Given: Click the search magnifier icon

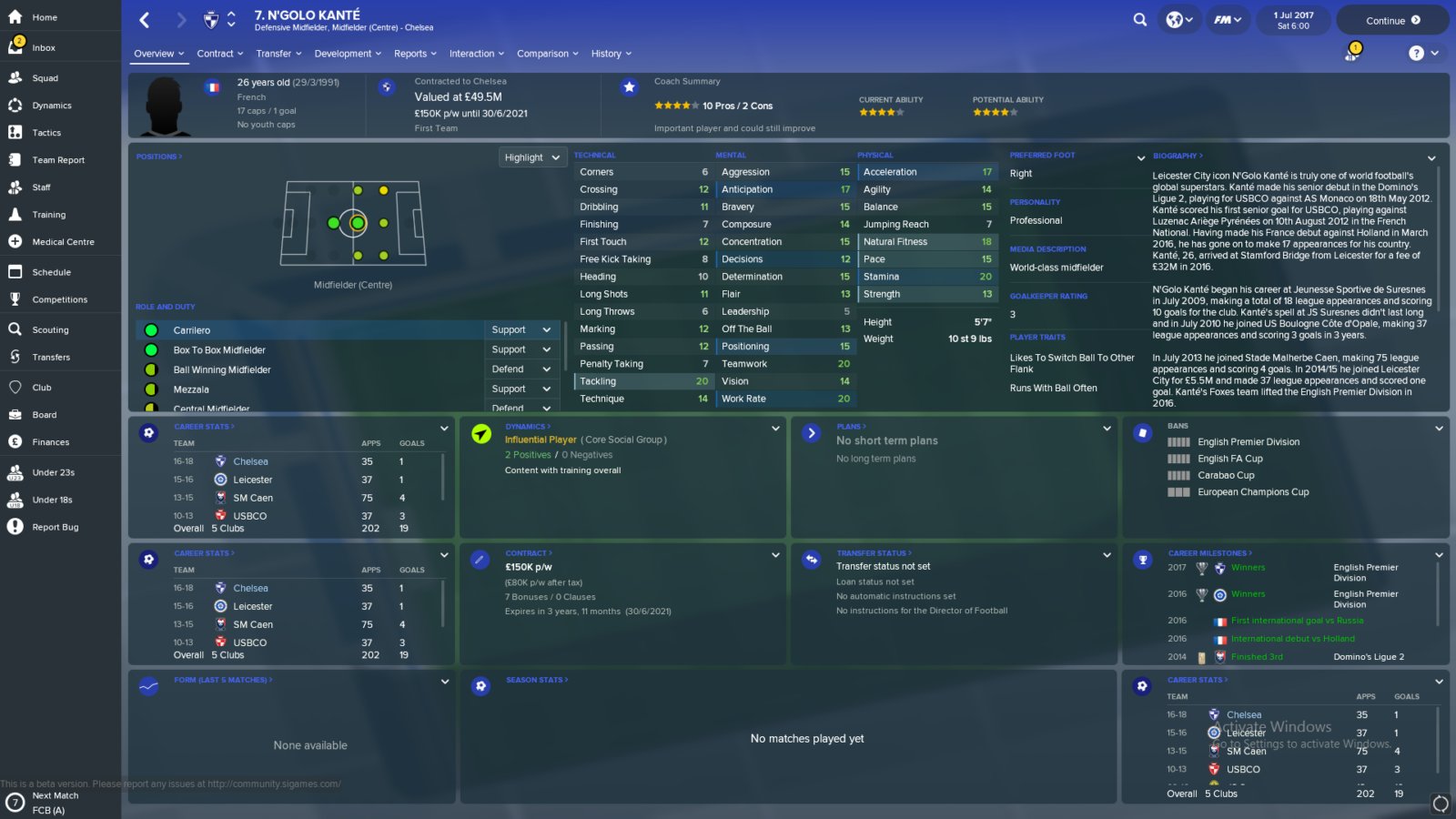Looking at the screenshot, I should point(1139,19).
